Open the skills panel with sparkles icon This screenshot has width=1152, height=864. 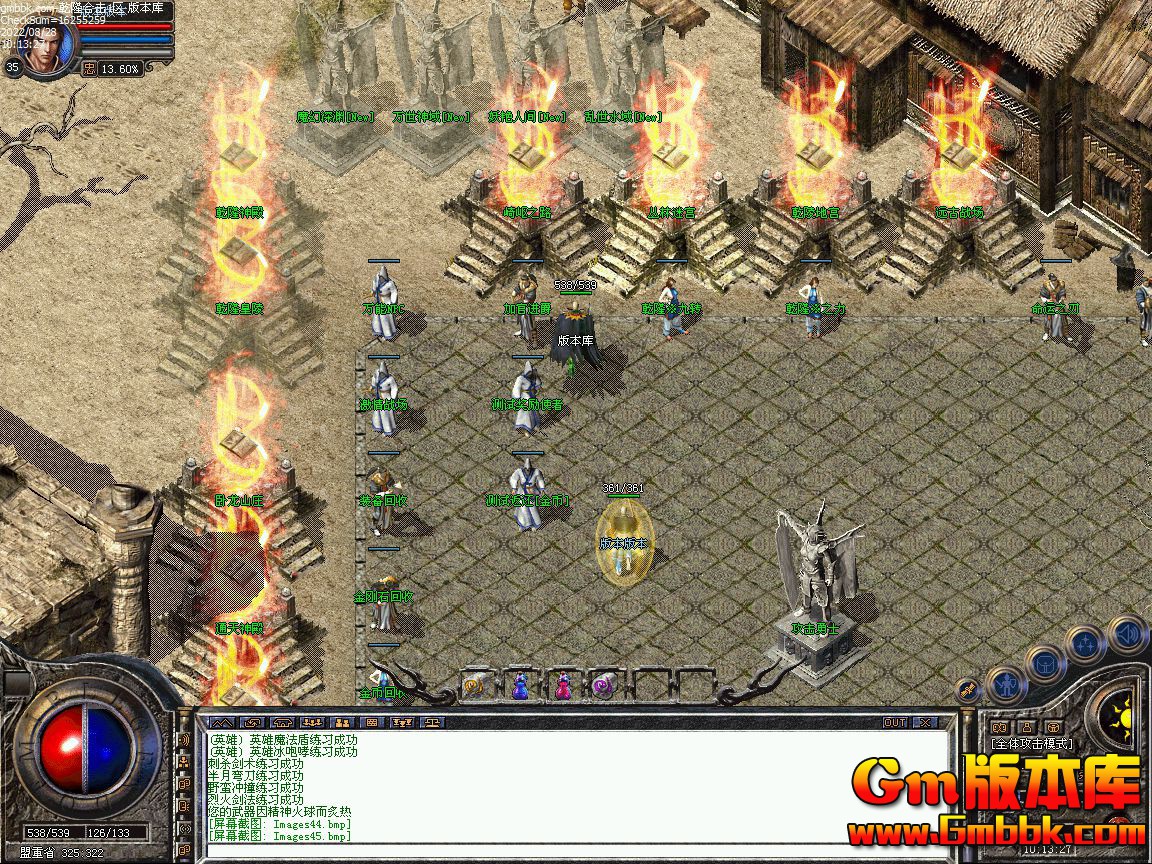(1085, 644)
